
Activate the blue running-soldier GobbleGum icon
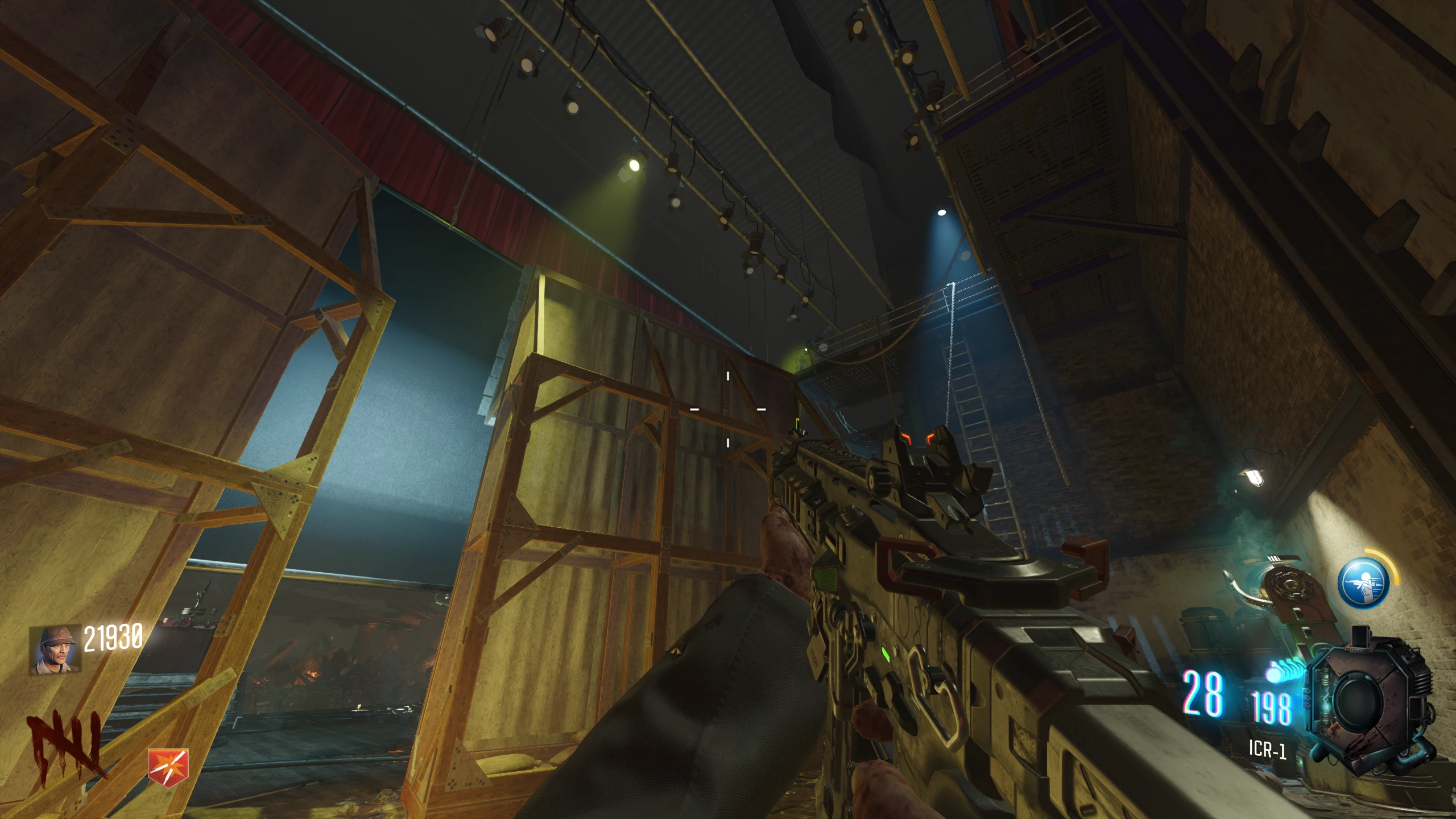coord(1363,583)
